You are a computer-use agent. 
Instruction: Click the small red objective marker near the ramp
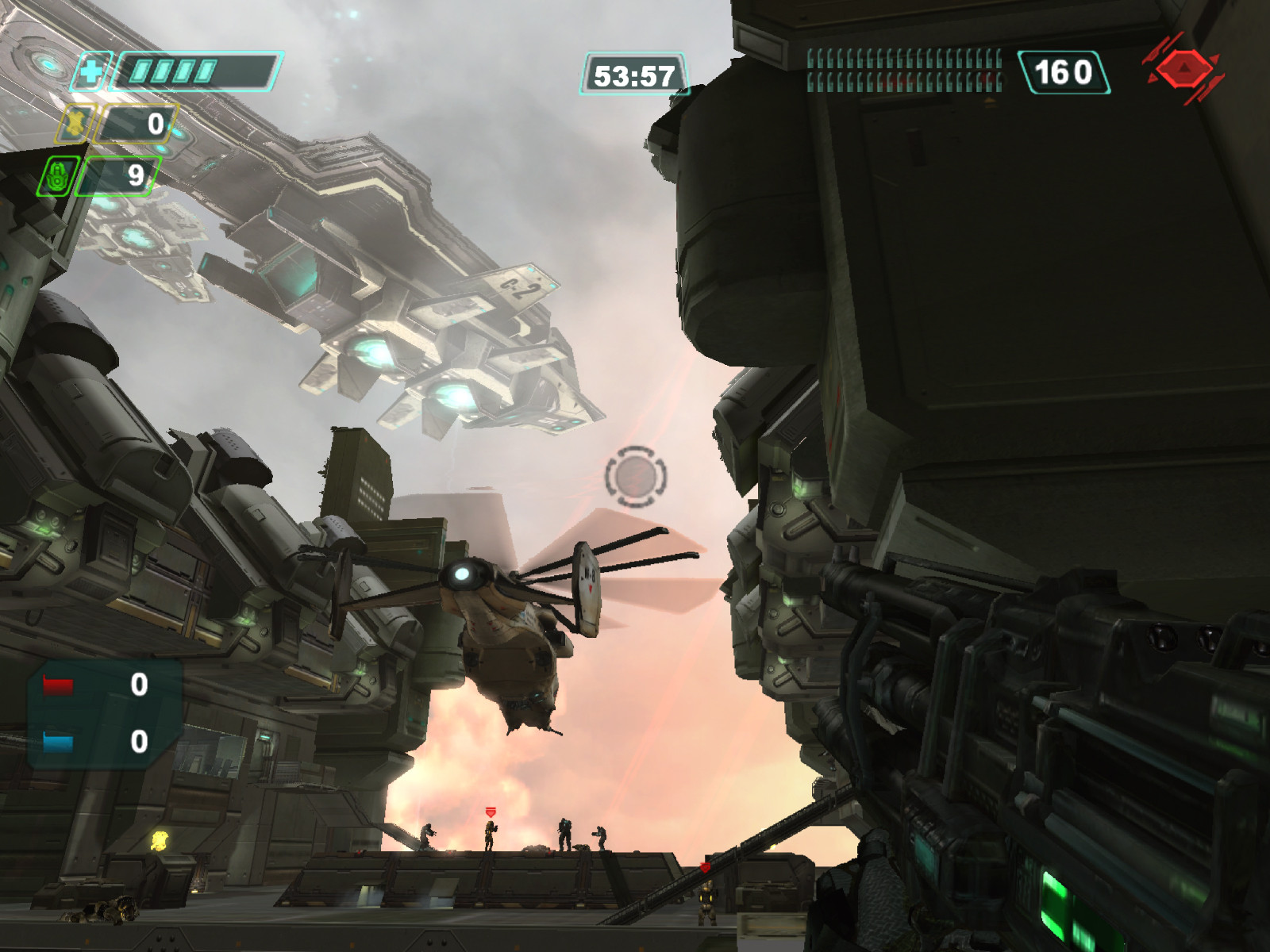705,866
